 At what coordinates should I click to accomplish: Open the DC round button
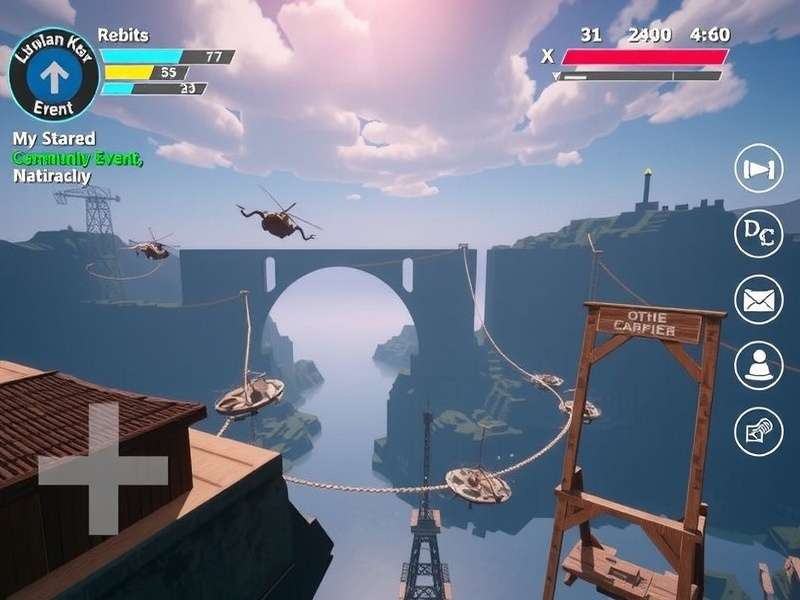point(759,234)
